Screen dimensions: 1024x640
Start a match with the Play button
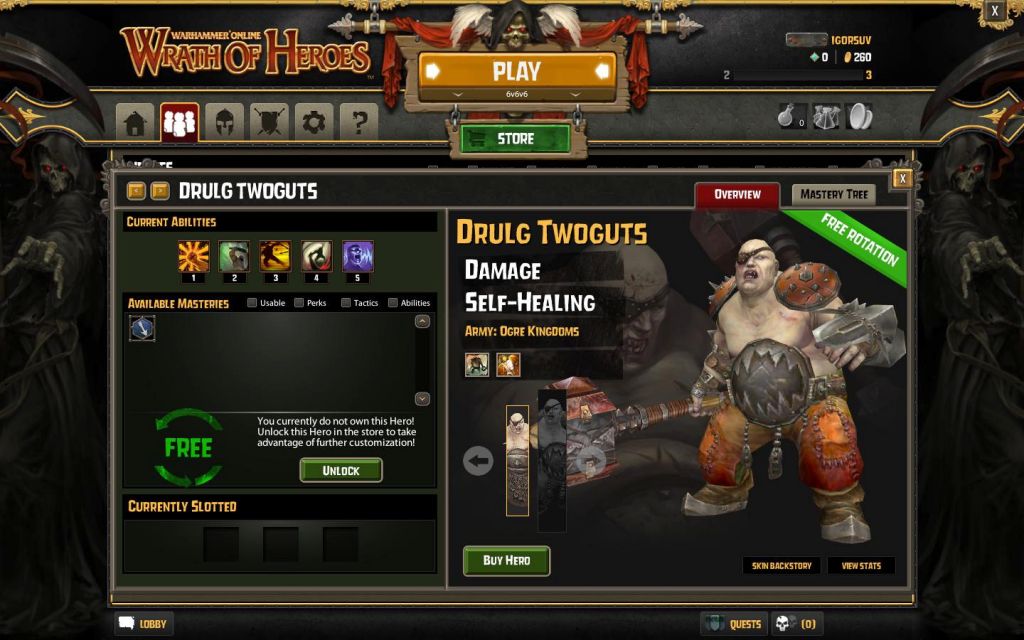coord(516,71)
